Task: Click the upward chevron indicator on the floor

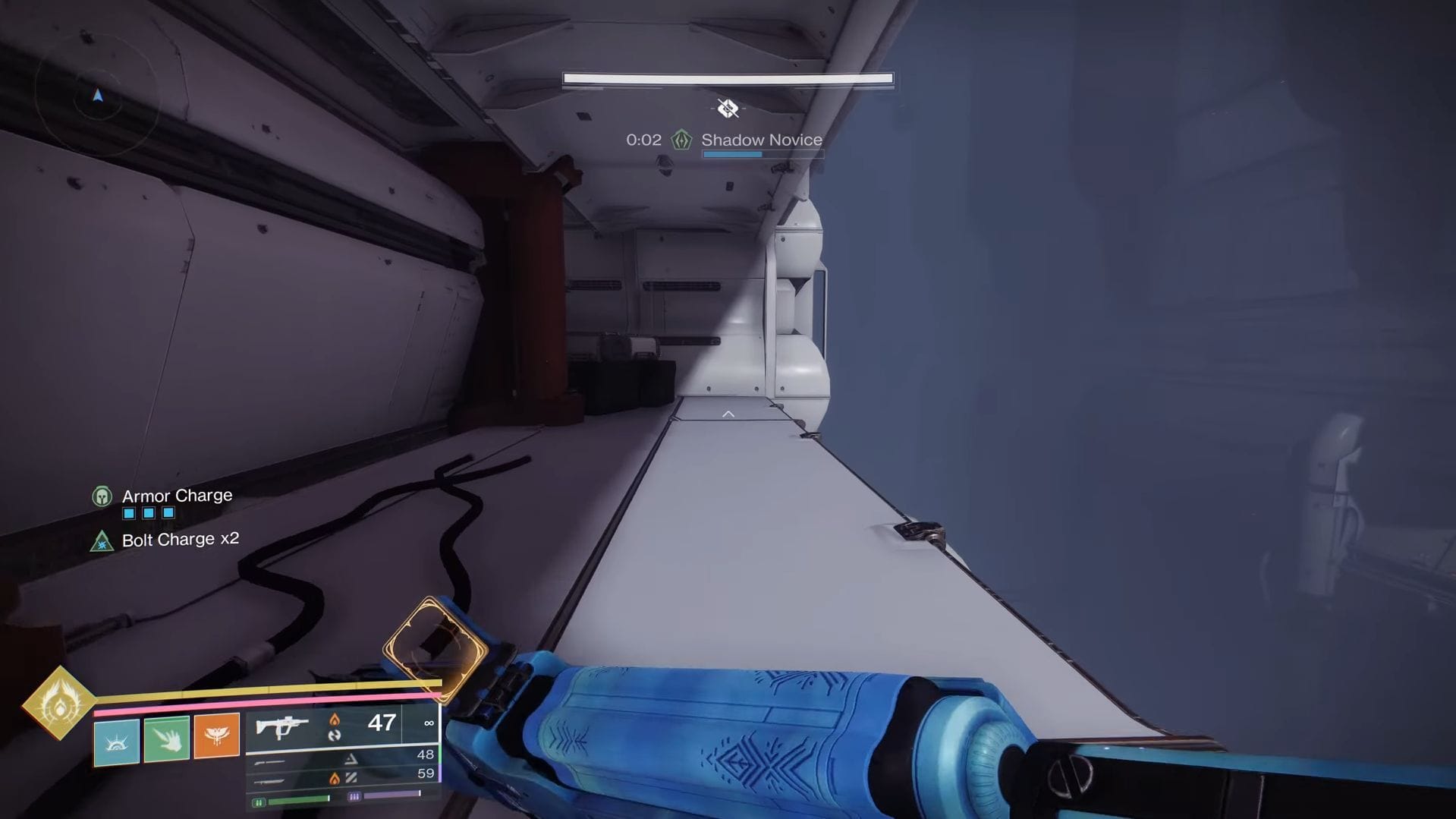Action: click(x=728, y=413)
